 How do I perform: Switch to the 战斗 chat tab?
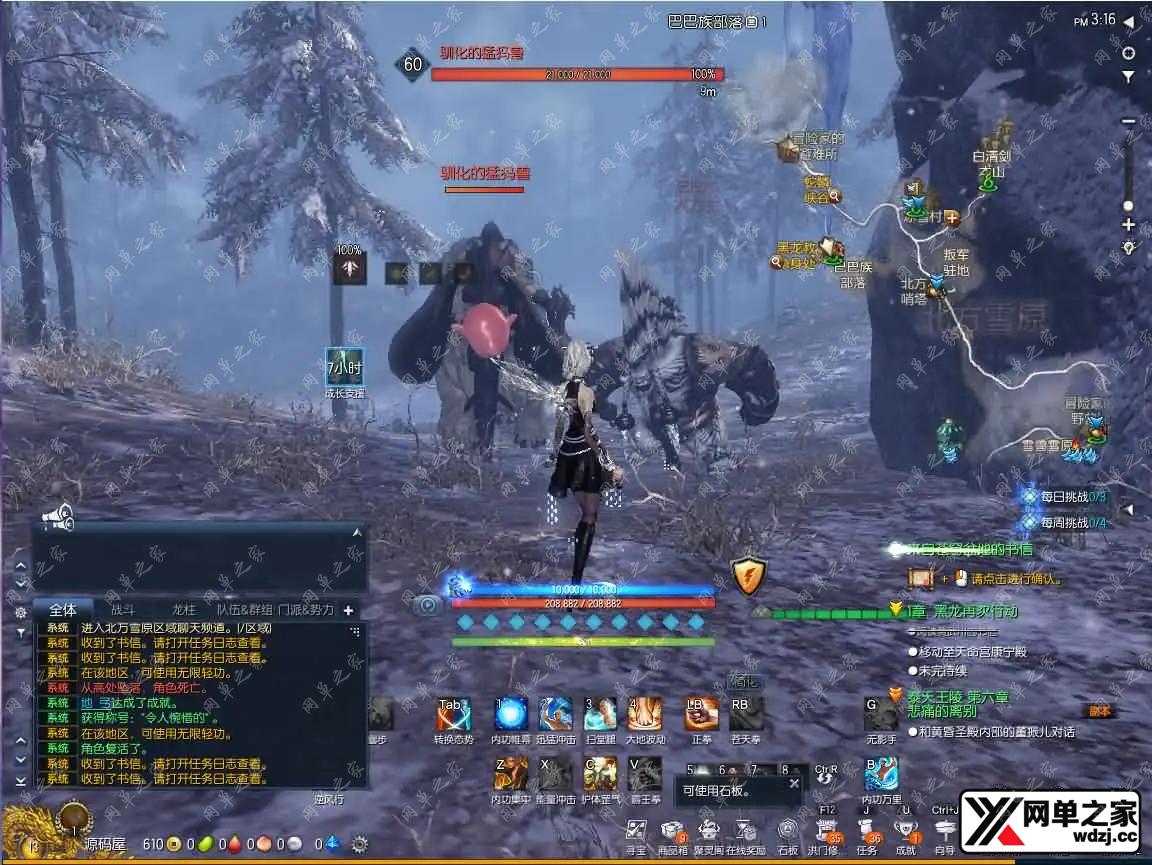point(122,609)
